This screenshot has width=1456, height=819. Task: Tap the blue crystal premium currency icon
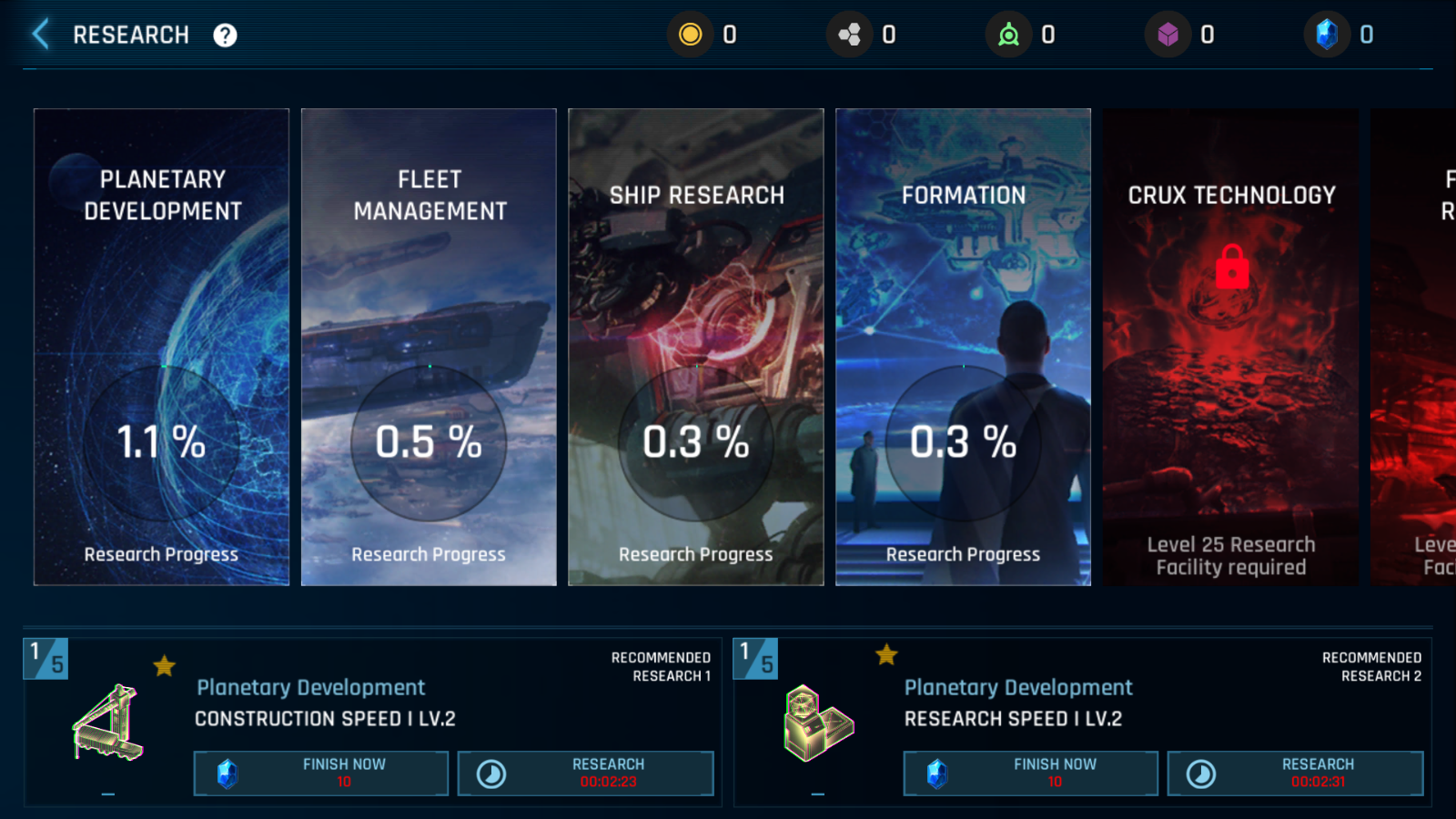pyautogui.click(x=1327, y=35)
